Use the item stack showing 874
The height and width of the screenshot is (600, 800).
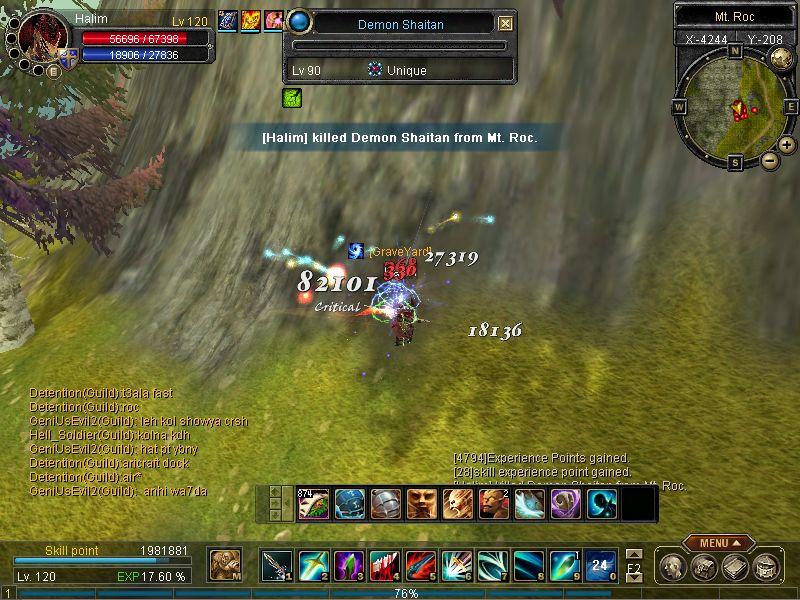click(x=313, y=503)
